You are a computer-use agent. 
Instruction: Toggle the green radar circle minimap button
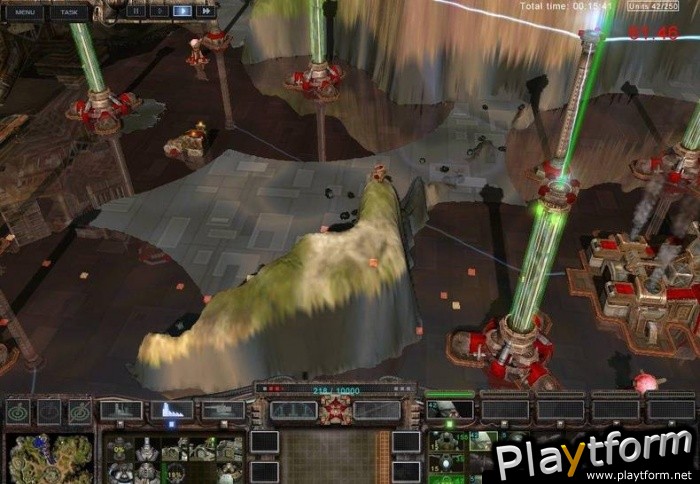(x=18, y=411)
